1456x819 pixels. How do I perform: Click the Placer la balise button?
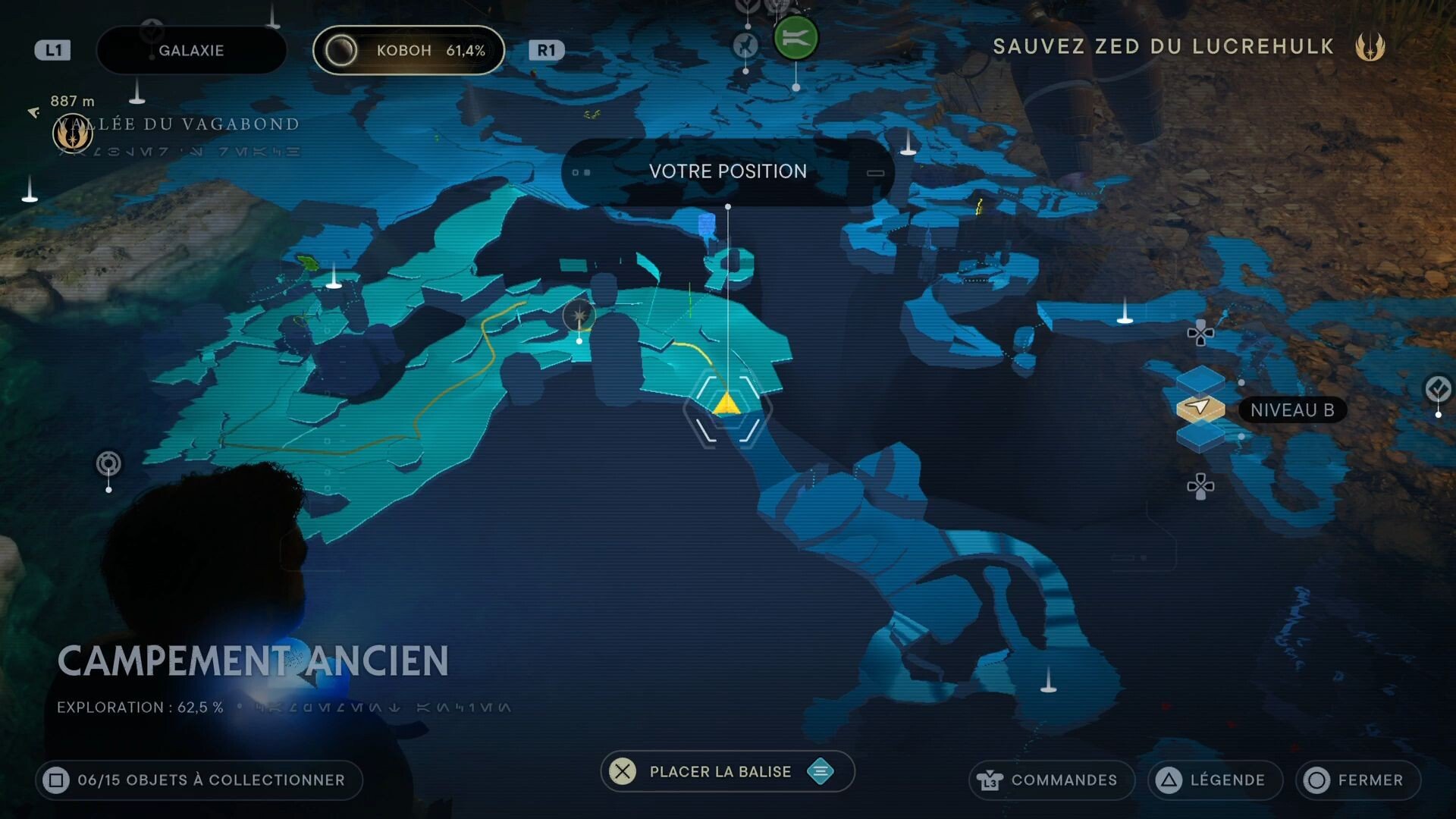[x=718, y=771]
